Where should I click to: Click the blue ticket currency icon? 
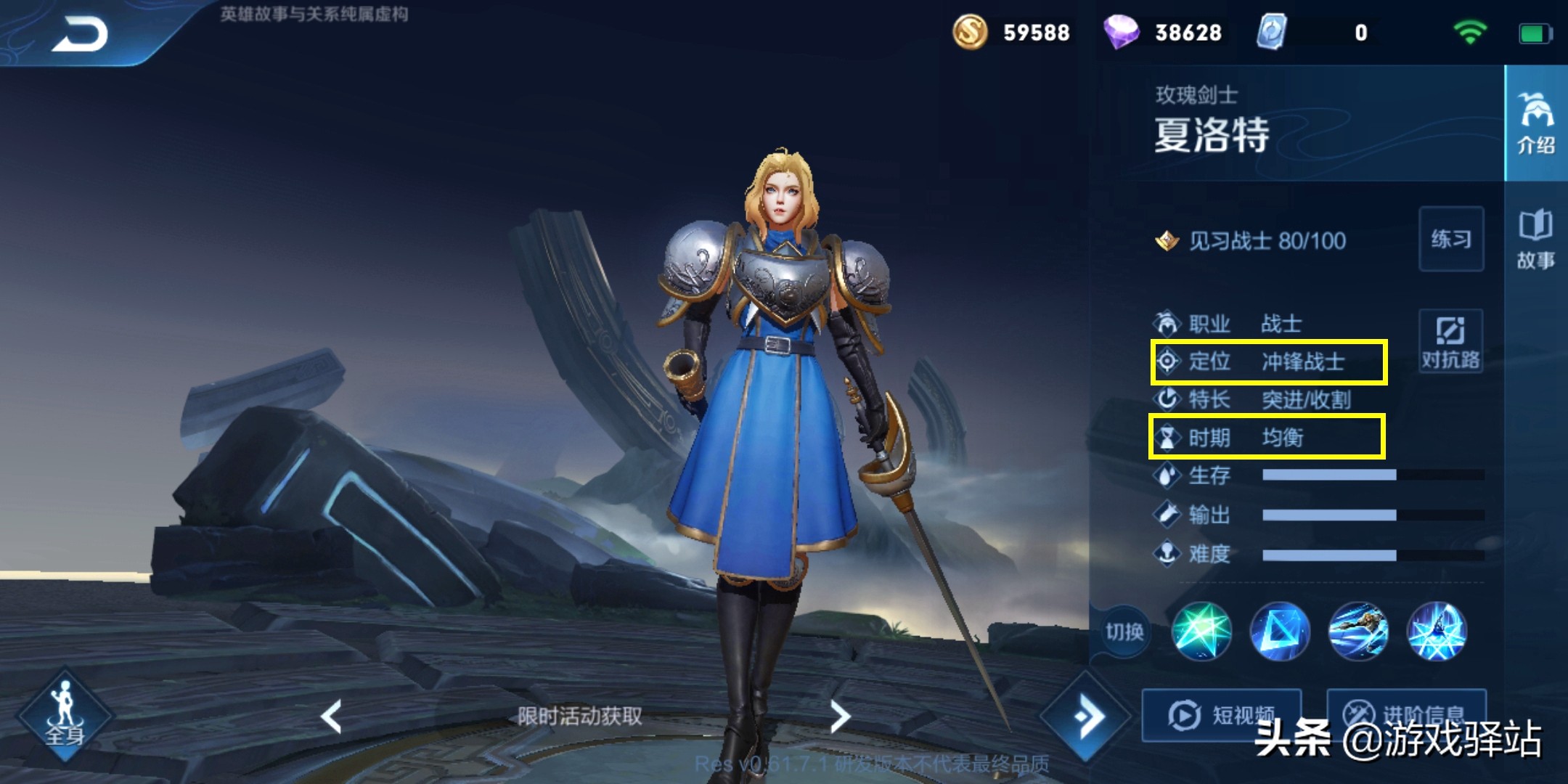tap(1272, 33)
